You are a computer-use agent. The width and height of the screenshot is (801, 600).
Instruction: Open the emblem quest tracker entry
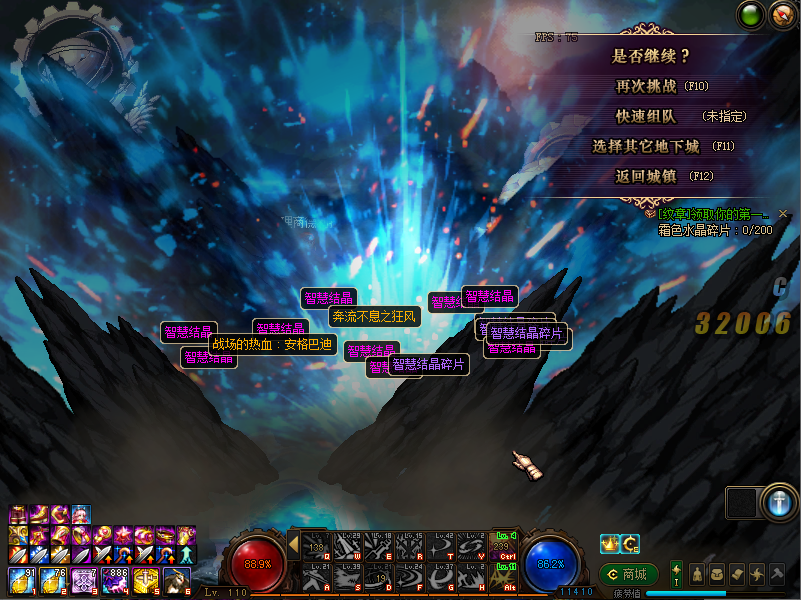712,214
